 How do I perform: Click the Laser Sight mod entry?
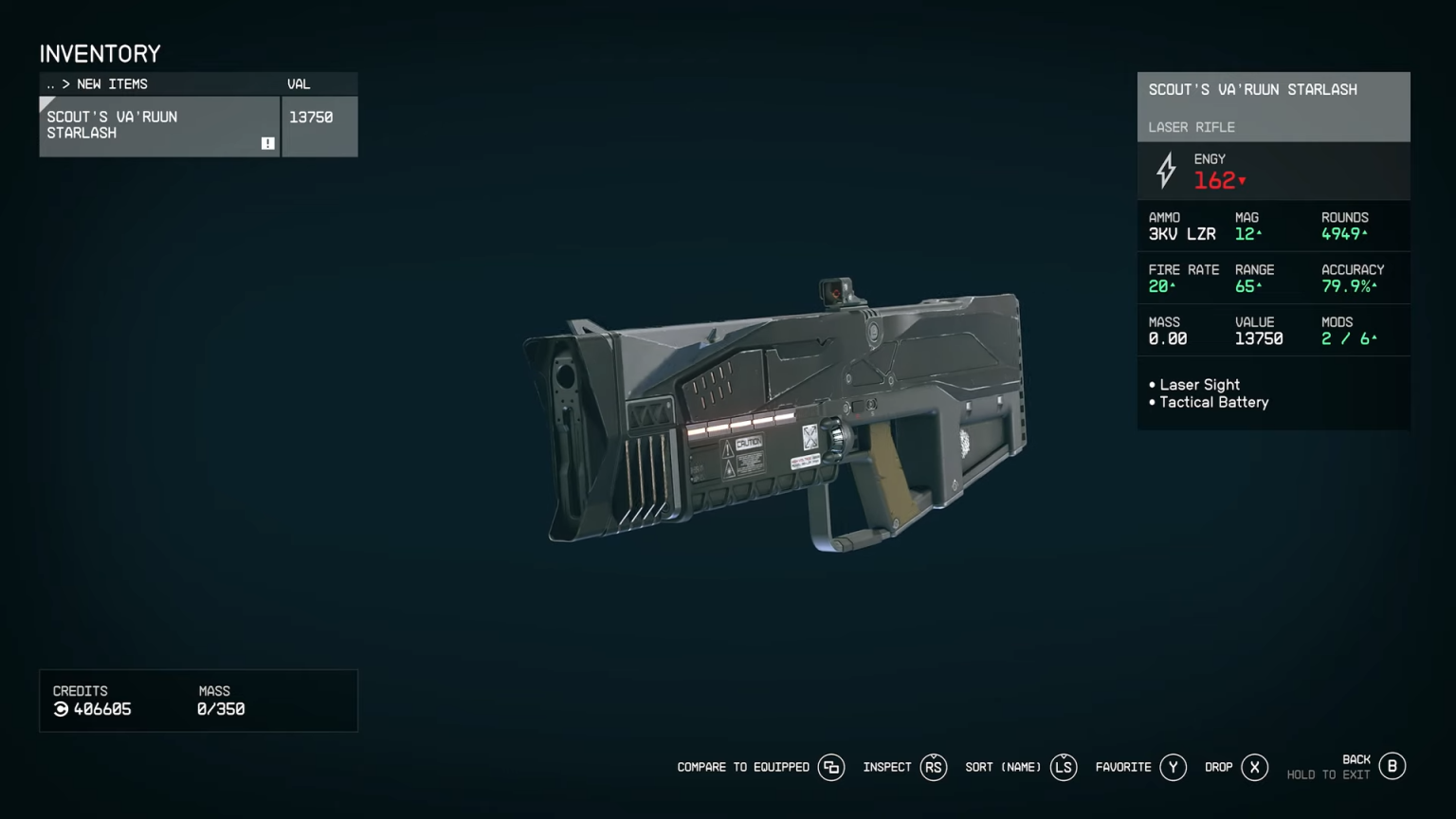pos(1199,385)
